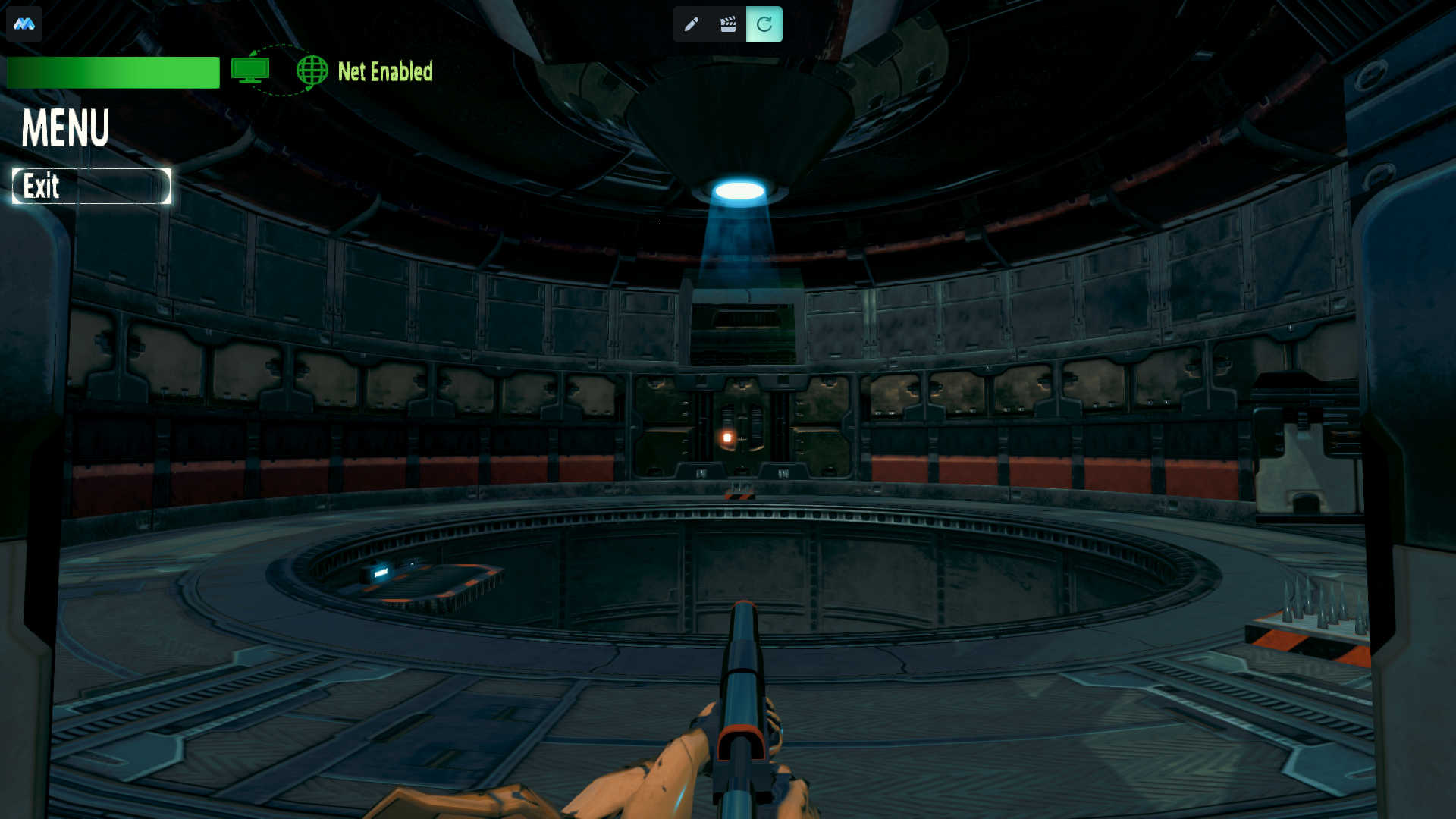This screenshot has width=1456, height=819.
Task: Open the clapperboard recording tool
Action: click(728, 24)
